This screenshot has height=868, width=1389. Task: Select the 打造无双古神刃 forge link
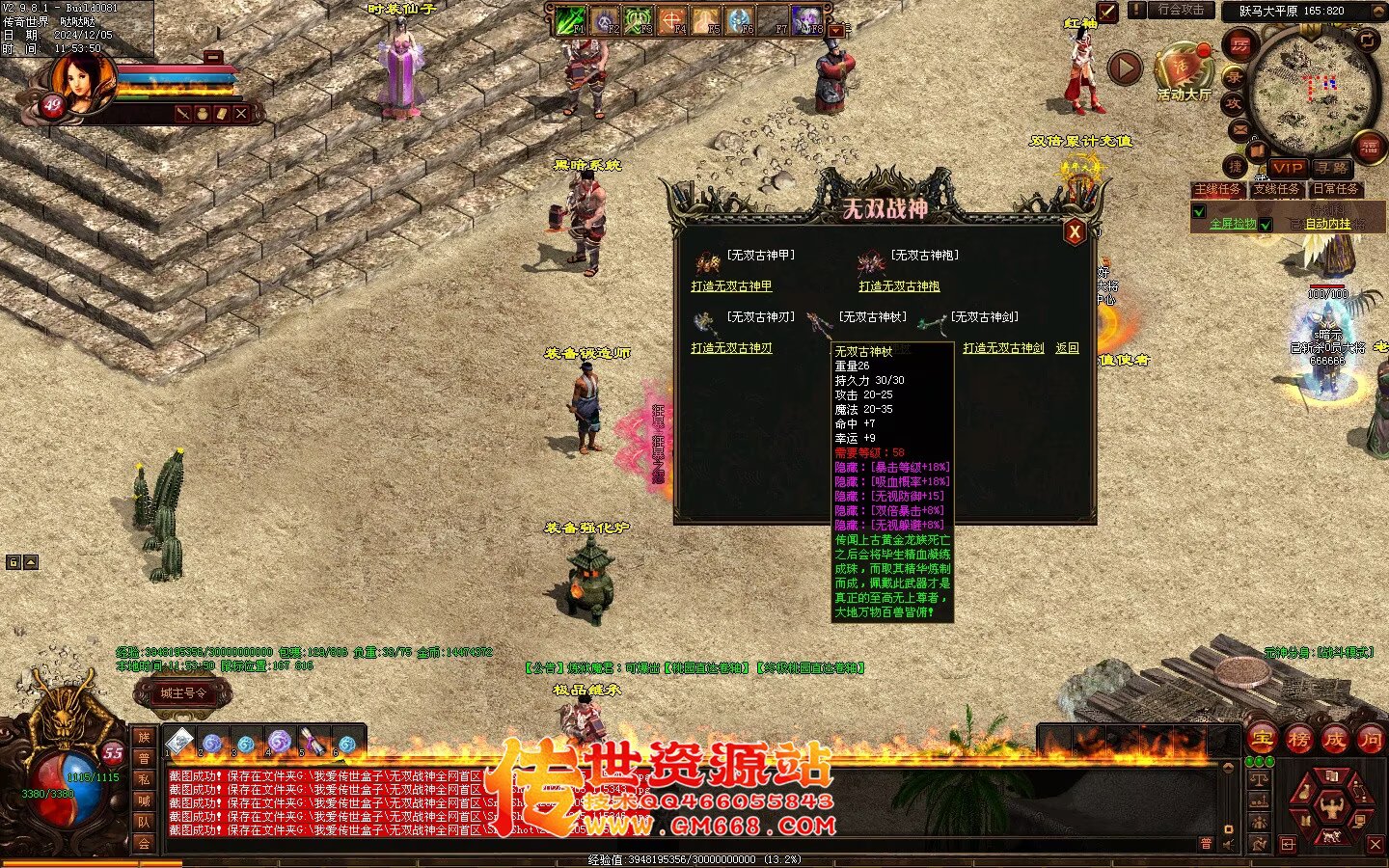[731, 348]
